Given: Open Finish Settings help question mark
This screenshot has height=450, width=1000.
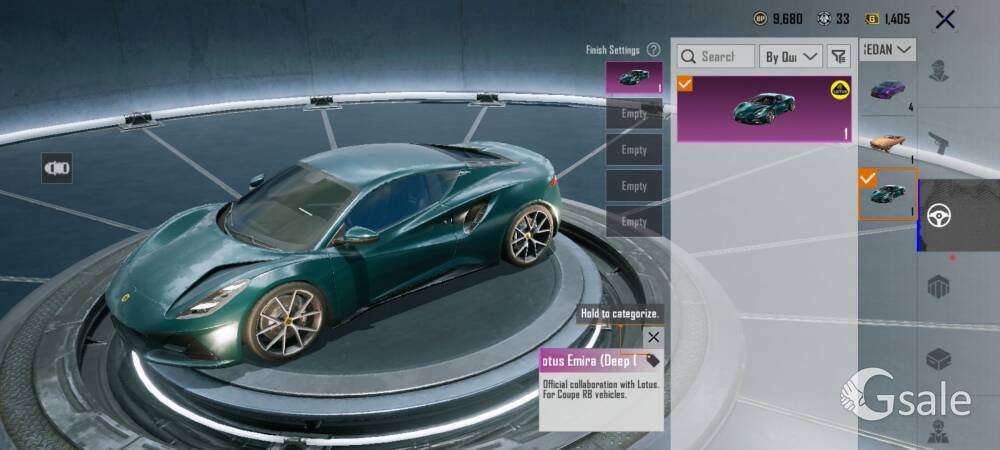Looking at the screenshot, I should [653, 50].
